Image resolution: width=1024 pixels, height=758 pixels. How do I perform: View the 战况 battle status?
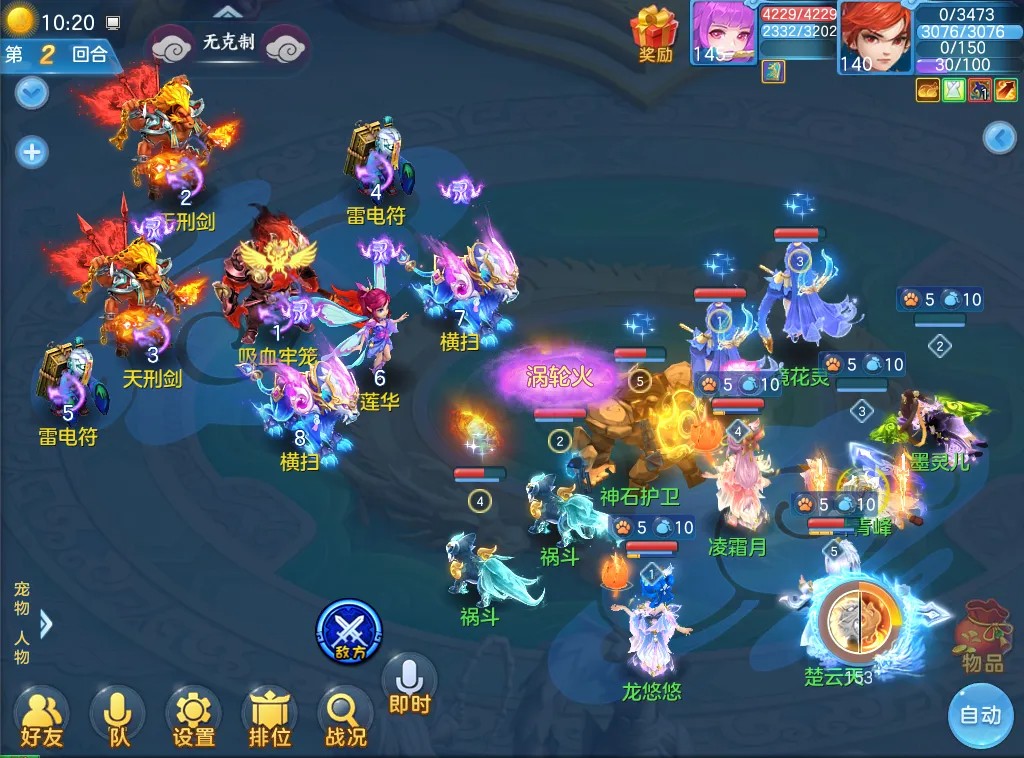tap(345, 715)
